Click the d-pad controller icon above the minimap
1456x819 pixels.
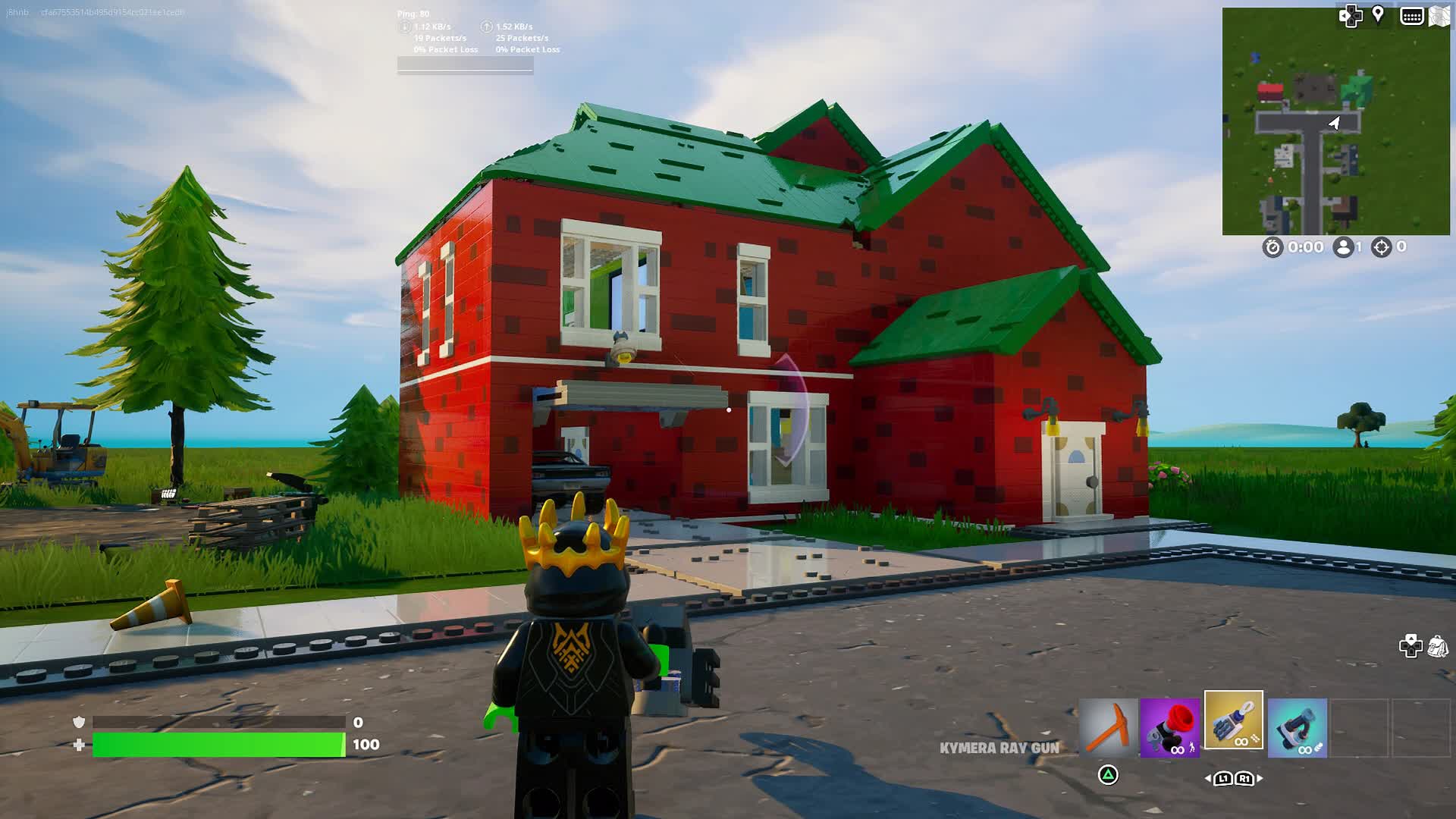[x=1351, y=16]
